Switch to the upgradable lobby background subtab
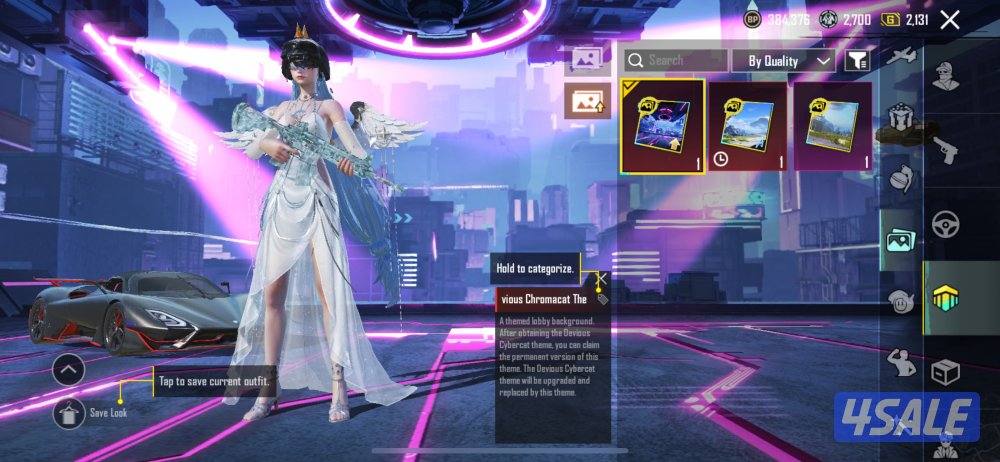1000x462 pixels. [587, 100]
